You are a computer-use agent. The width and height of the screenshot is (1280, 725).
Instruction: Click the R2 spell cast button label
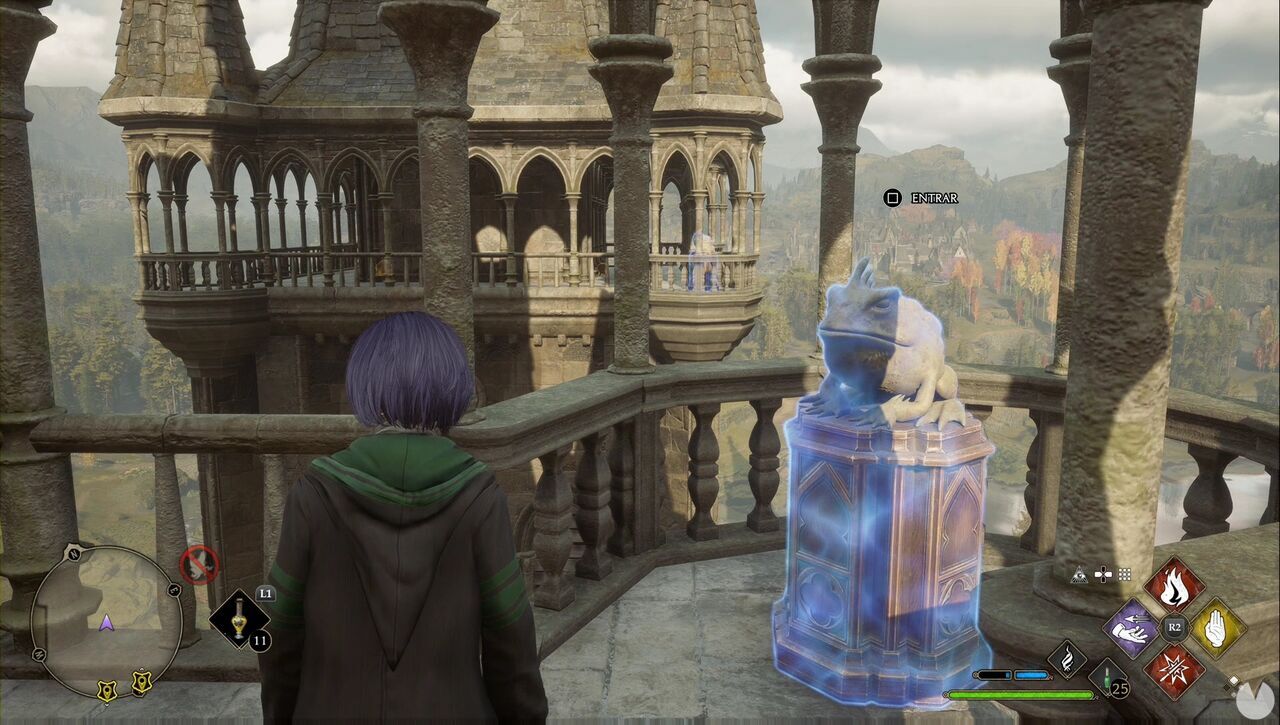tap(1174, 627)
